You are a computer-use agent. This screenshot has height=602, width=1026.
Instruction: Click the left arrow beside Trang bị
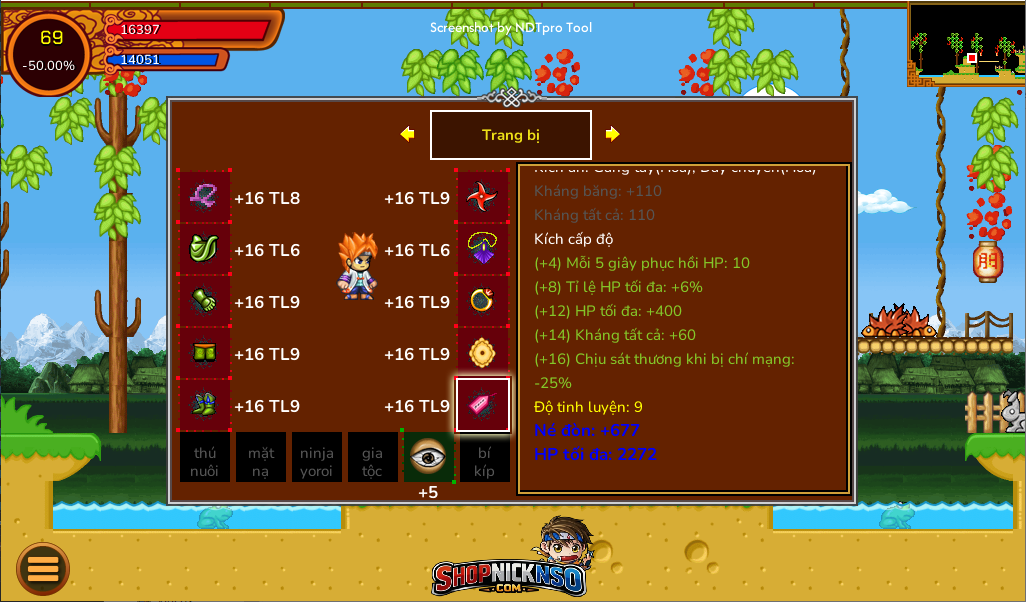coord(407,134)
